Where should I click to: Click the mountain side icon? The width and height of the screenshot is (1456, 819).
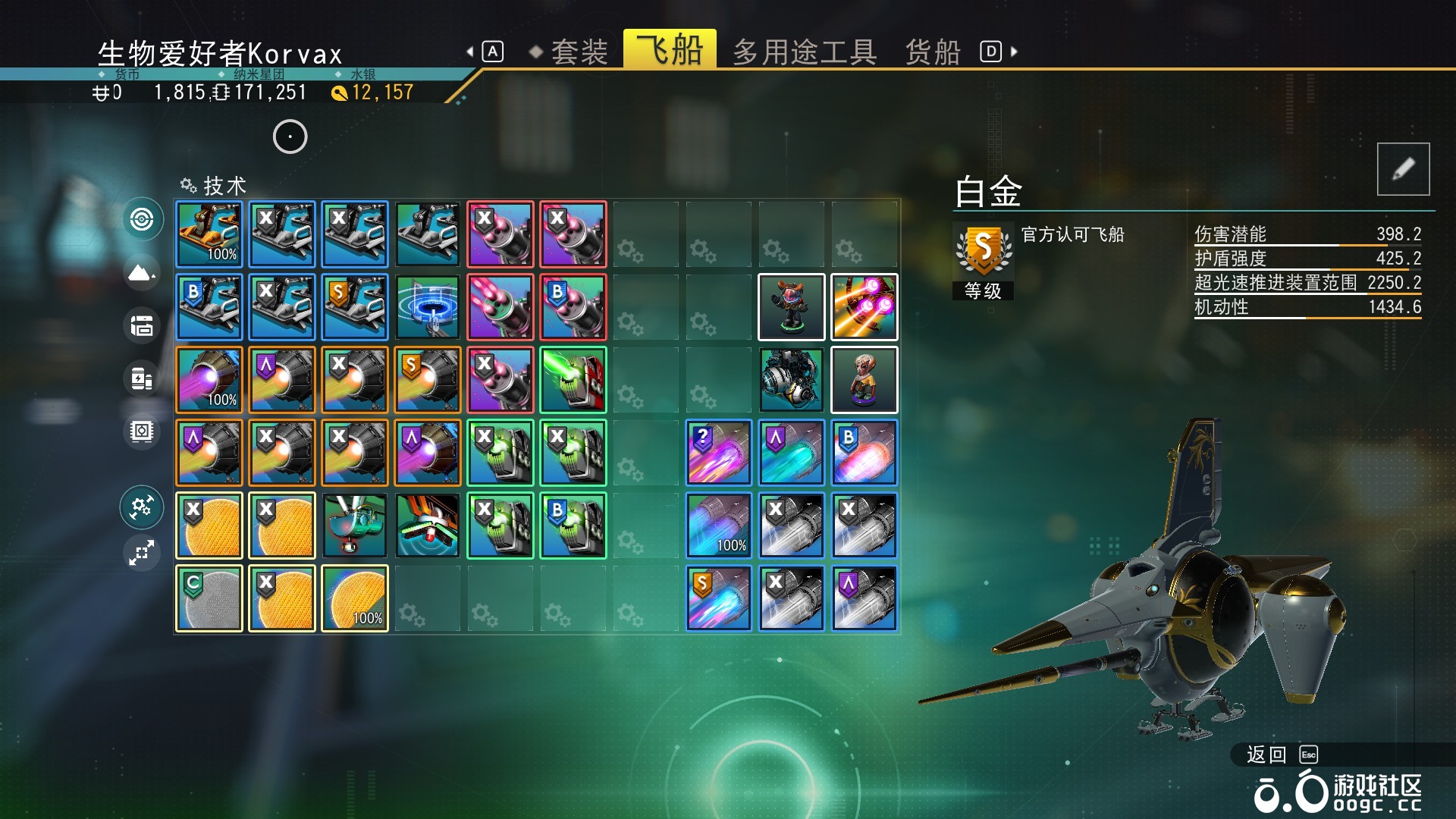[x=142, y=272]
